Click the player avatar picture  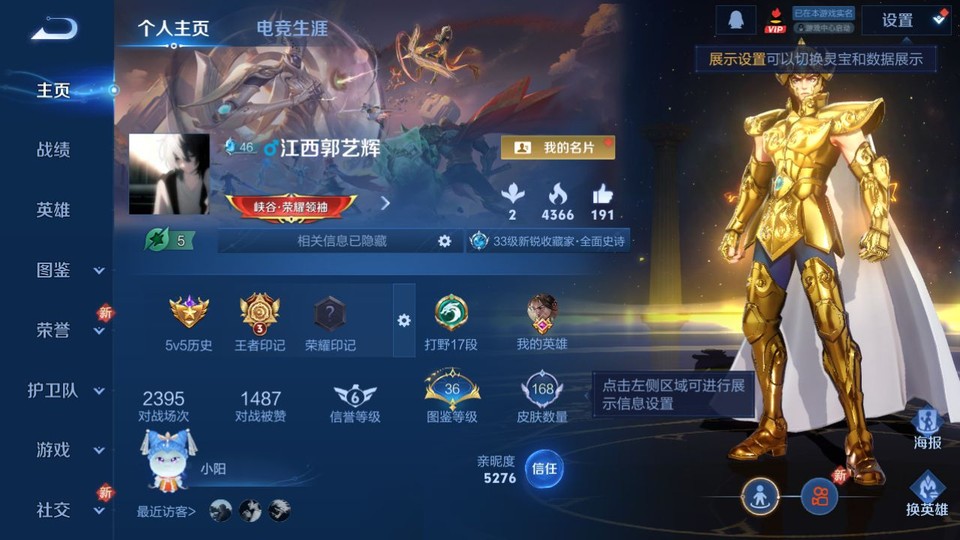click(169, 174)
